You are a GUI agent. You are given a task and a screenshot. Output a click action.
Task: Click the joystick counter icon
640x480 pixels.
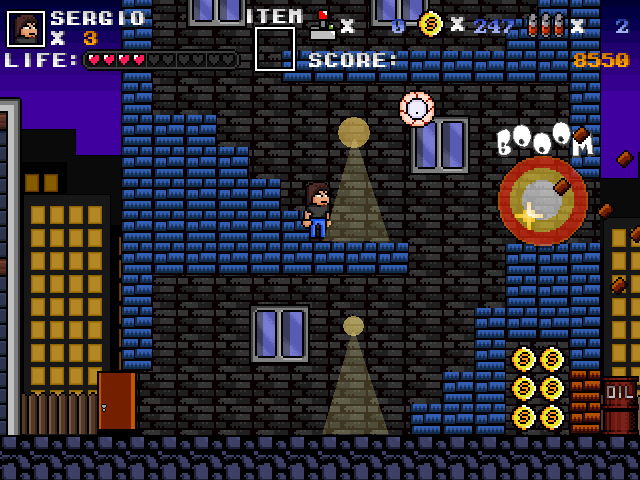323,25
